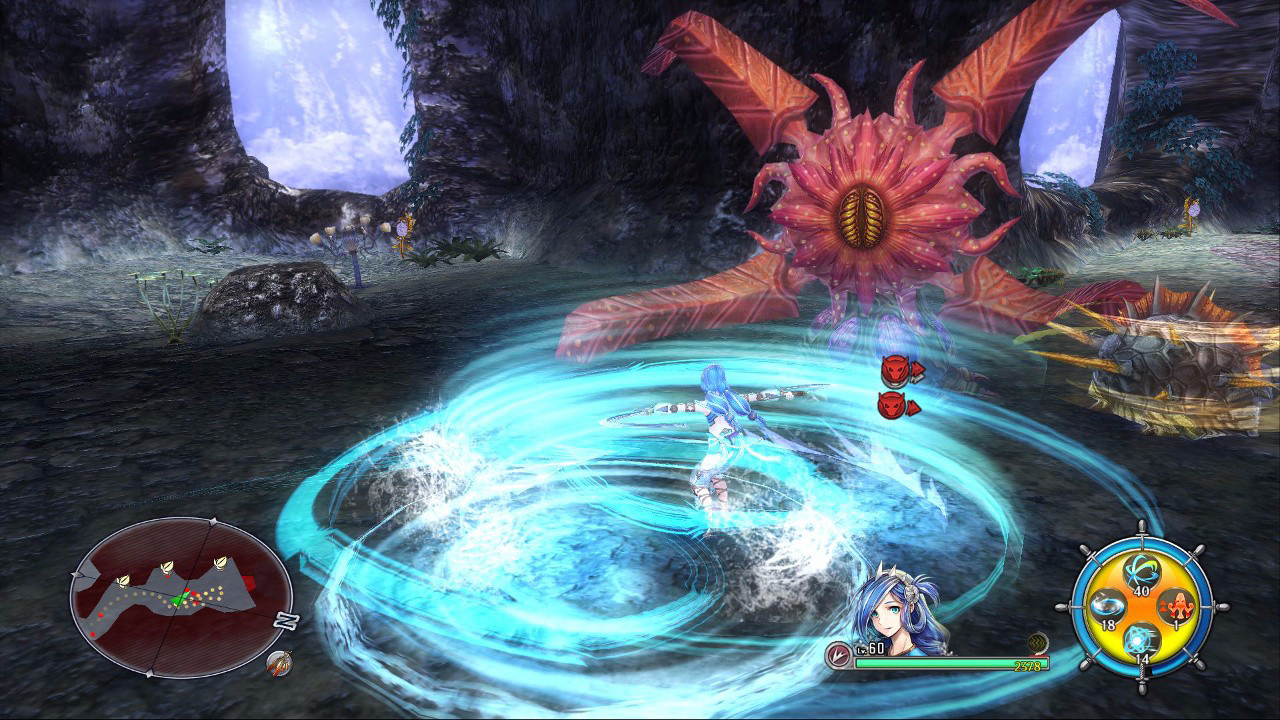The height and width of the screenshot is (720, 1280).
Task: Activate the top whirlwind skill costing 40
Action: (1139, 573)
